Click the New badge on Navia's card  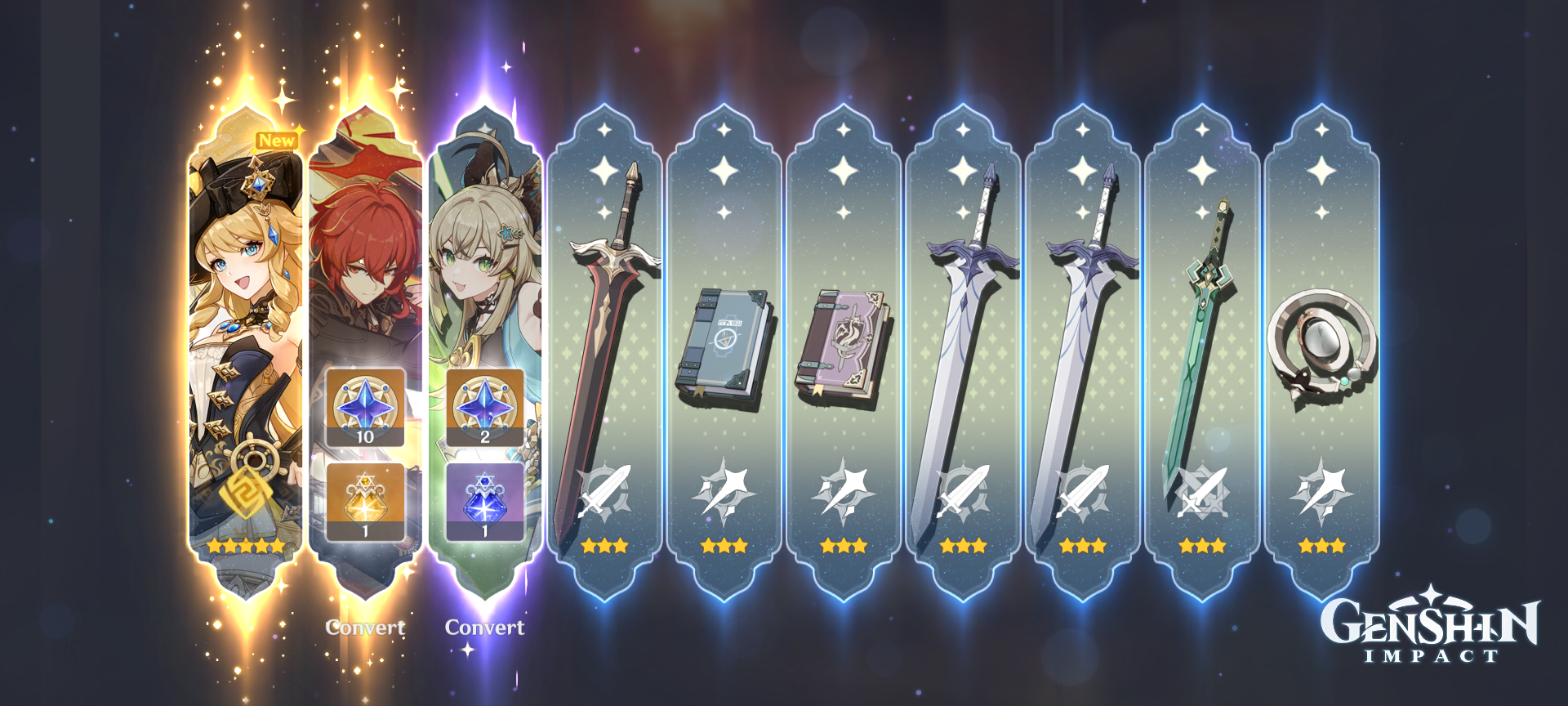[277, 140]
